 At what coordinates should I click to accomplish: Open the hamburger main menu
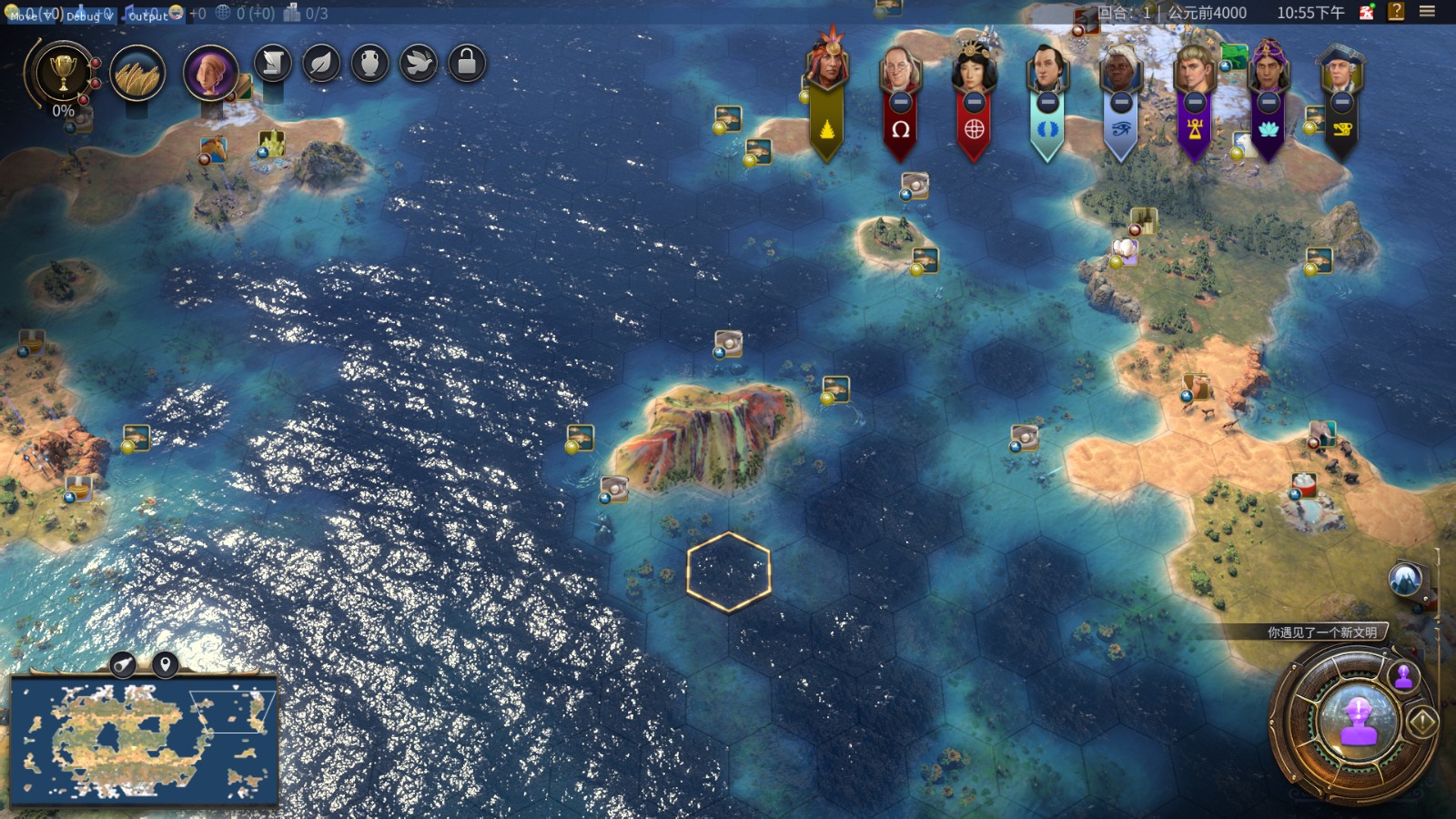pyautogui.click(x=1427, y=12)
